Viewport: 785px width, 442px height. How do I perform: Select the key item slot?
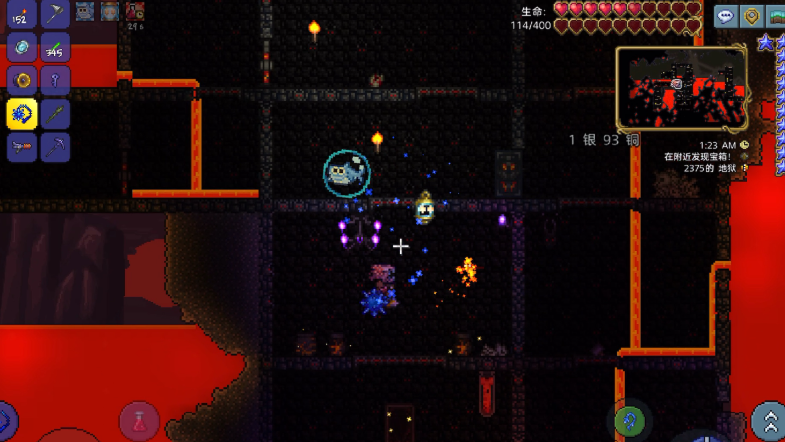[55, 80]
